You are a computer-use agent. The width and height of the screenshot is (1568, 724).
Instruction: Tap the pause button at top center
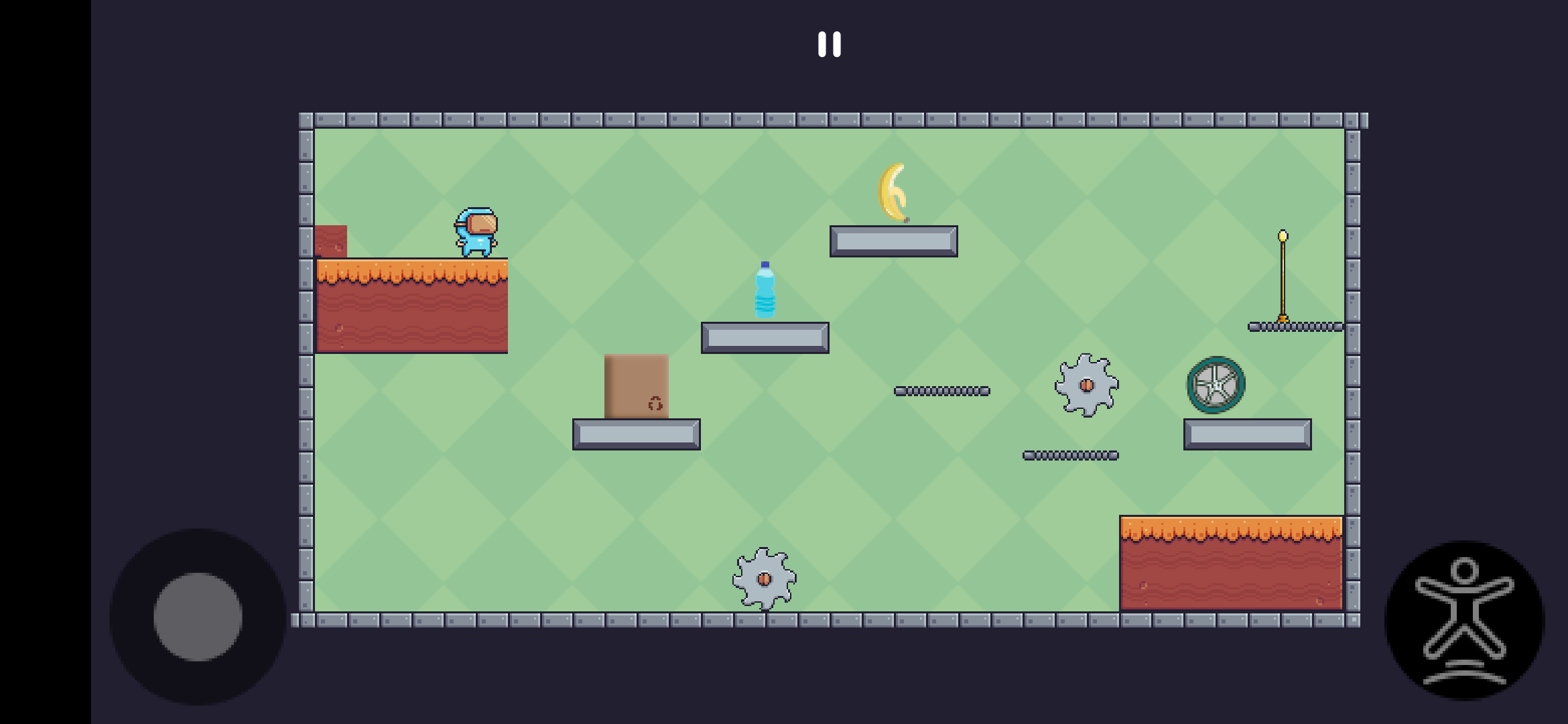(829, 44)
